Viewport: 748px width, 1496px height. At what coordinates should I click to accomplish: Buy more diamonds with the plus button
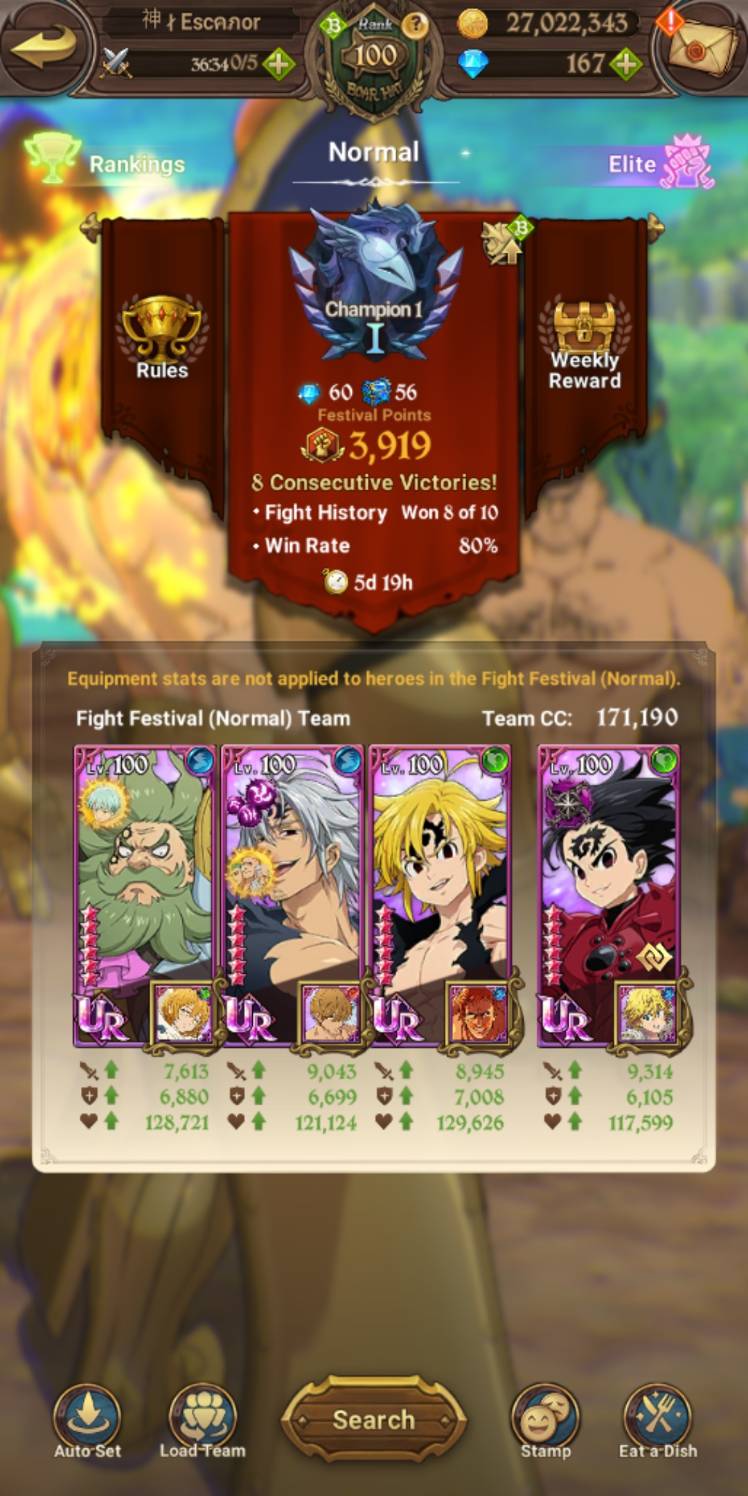tap(626, 65)
